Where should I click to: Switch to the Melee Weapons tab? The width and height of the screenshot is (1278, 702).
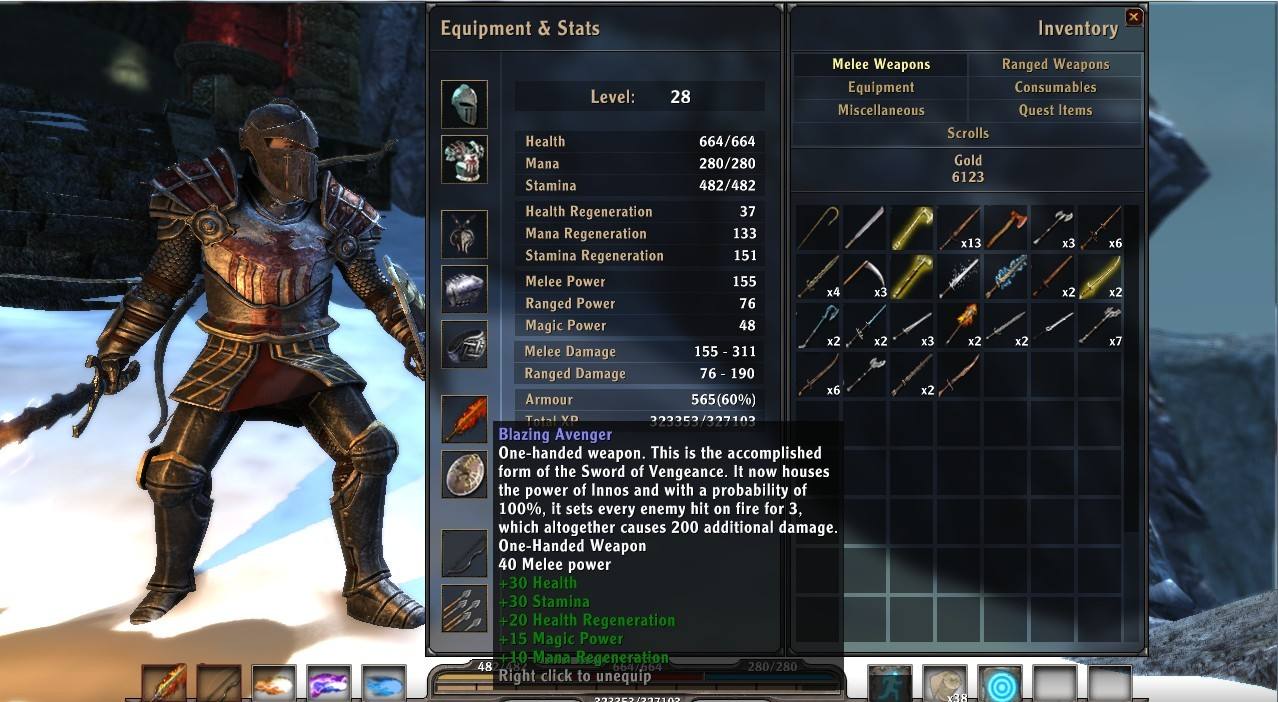880,64
